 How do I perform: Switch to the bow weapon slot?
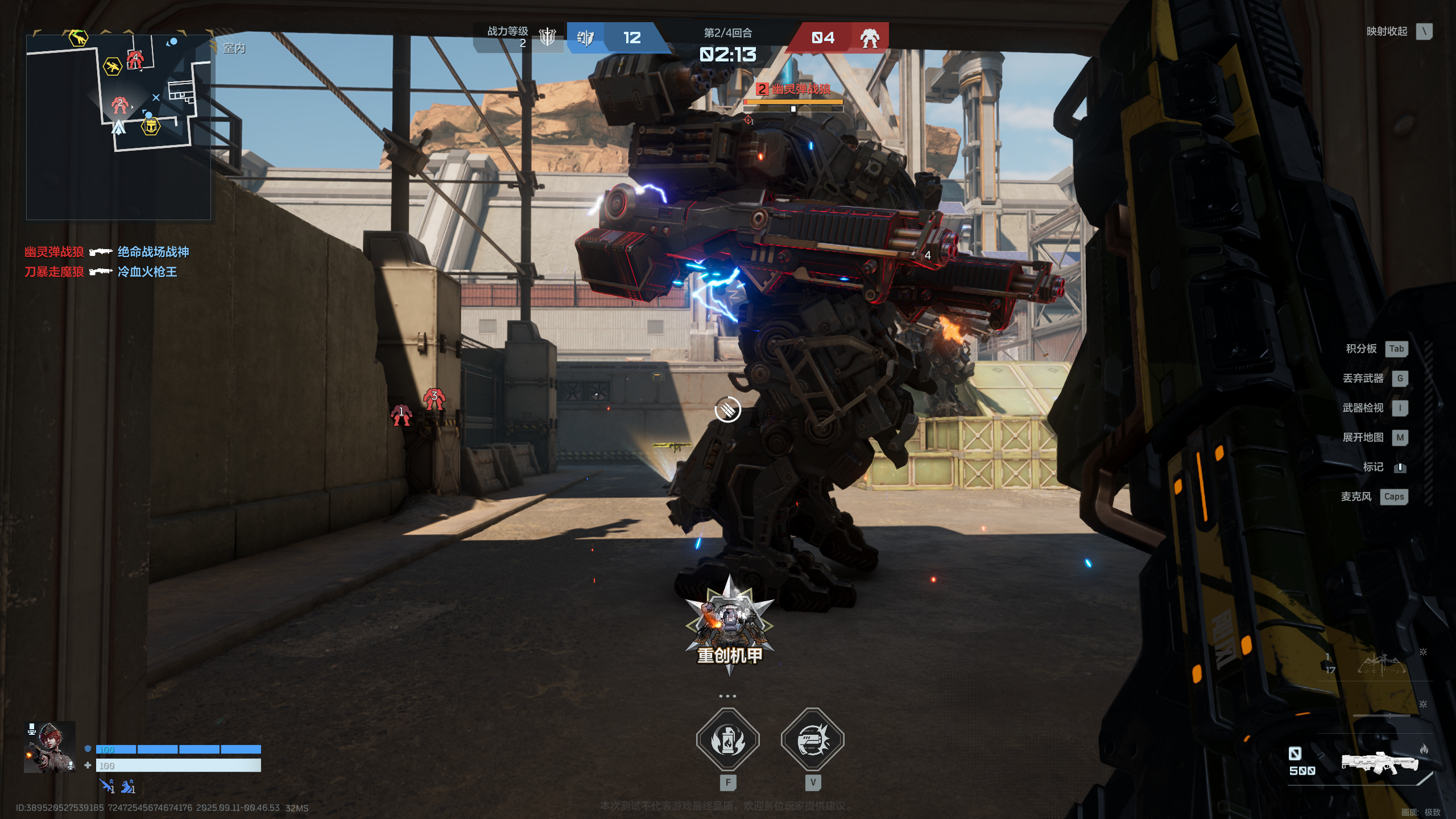1381,664
